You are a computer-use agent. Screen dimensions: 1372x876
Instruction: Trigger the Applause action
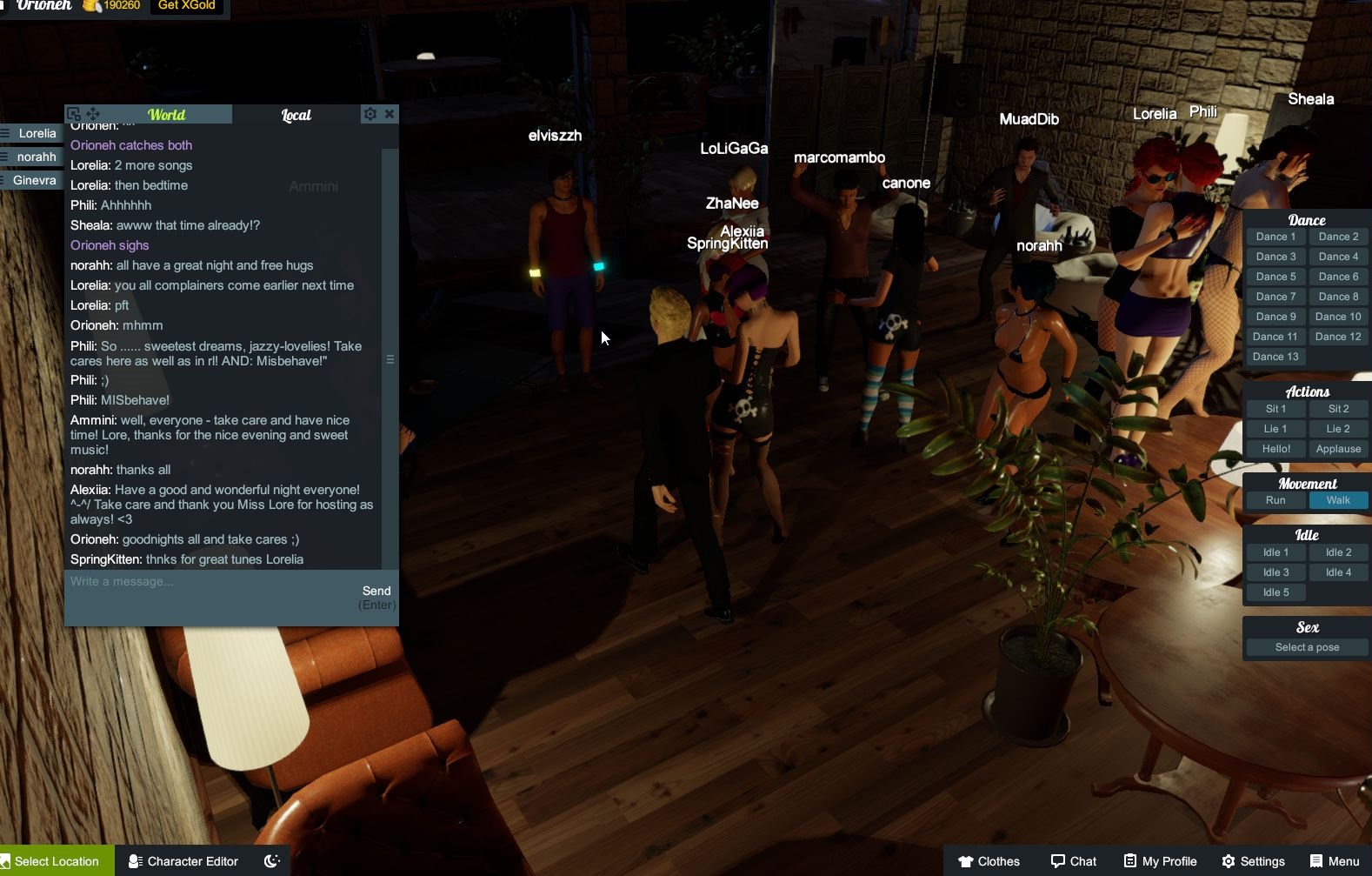1338,448
